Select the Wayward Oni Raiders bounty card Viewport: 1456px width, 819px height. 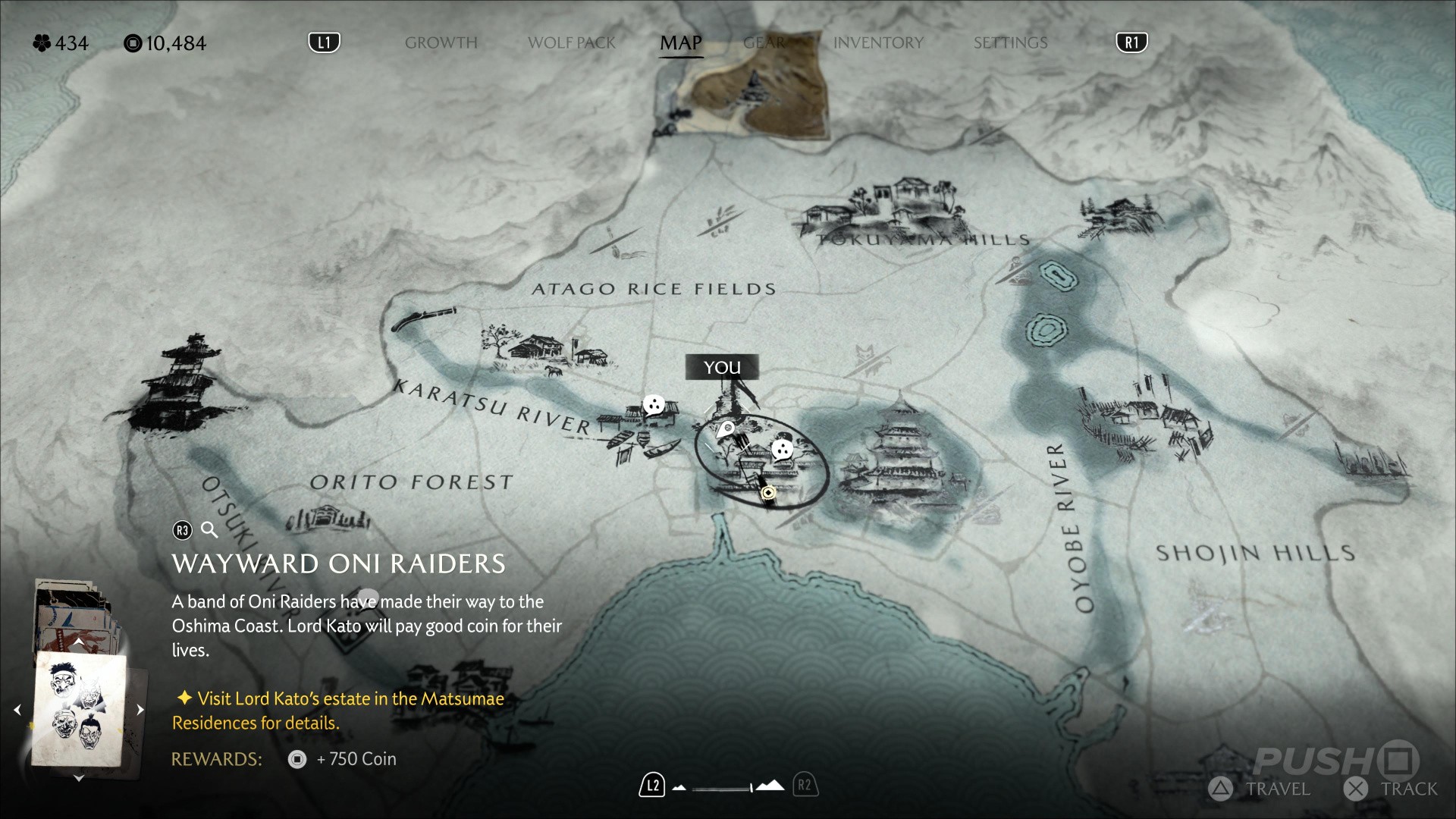pyautogui.click(x=79, y=708)
